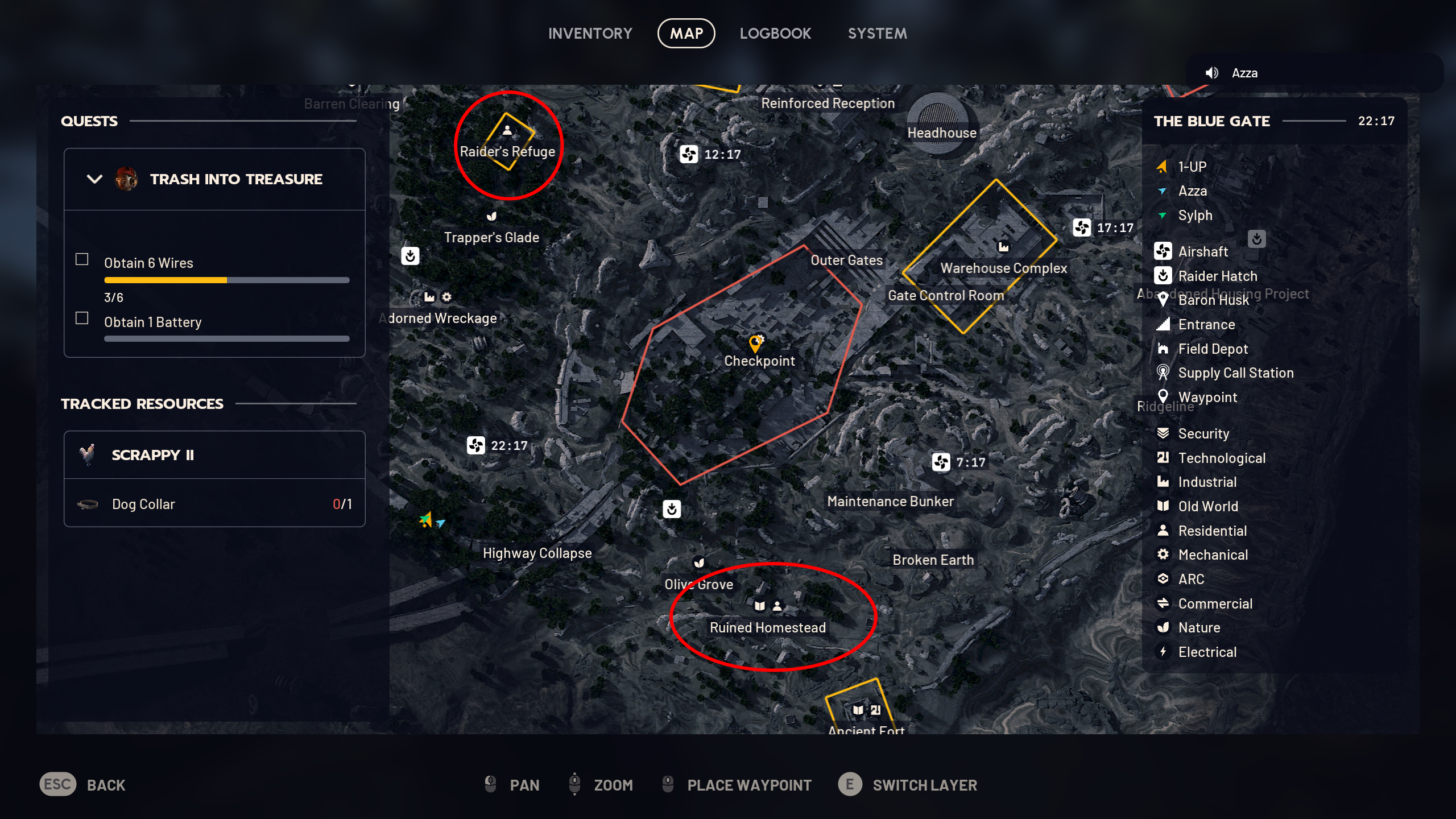Viewport: 1456px width, 819px height.
Task: Select the Supply Call Station legend icon
Action: [x=1163, y=373]
